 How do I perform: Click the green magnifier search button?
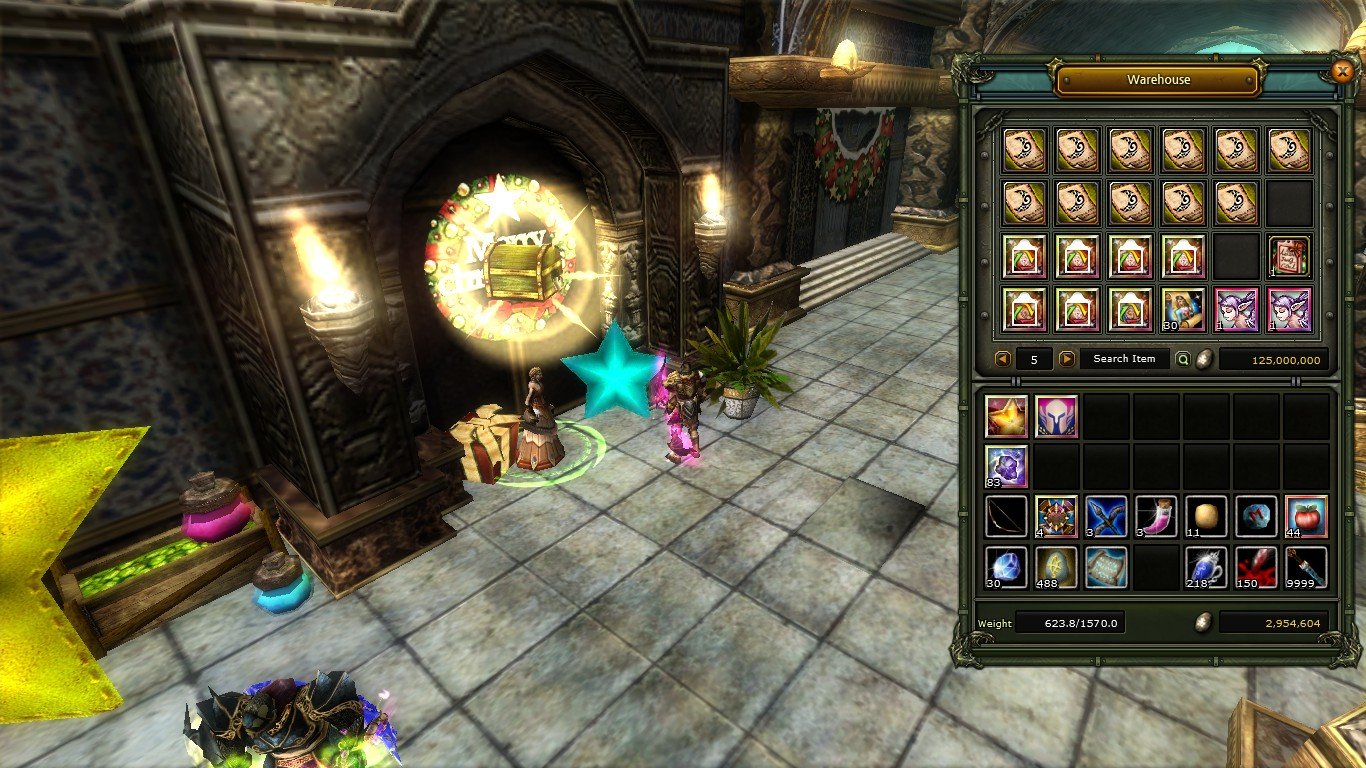tap(1183, 359)
